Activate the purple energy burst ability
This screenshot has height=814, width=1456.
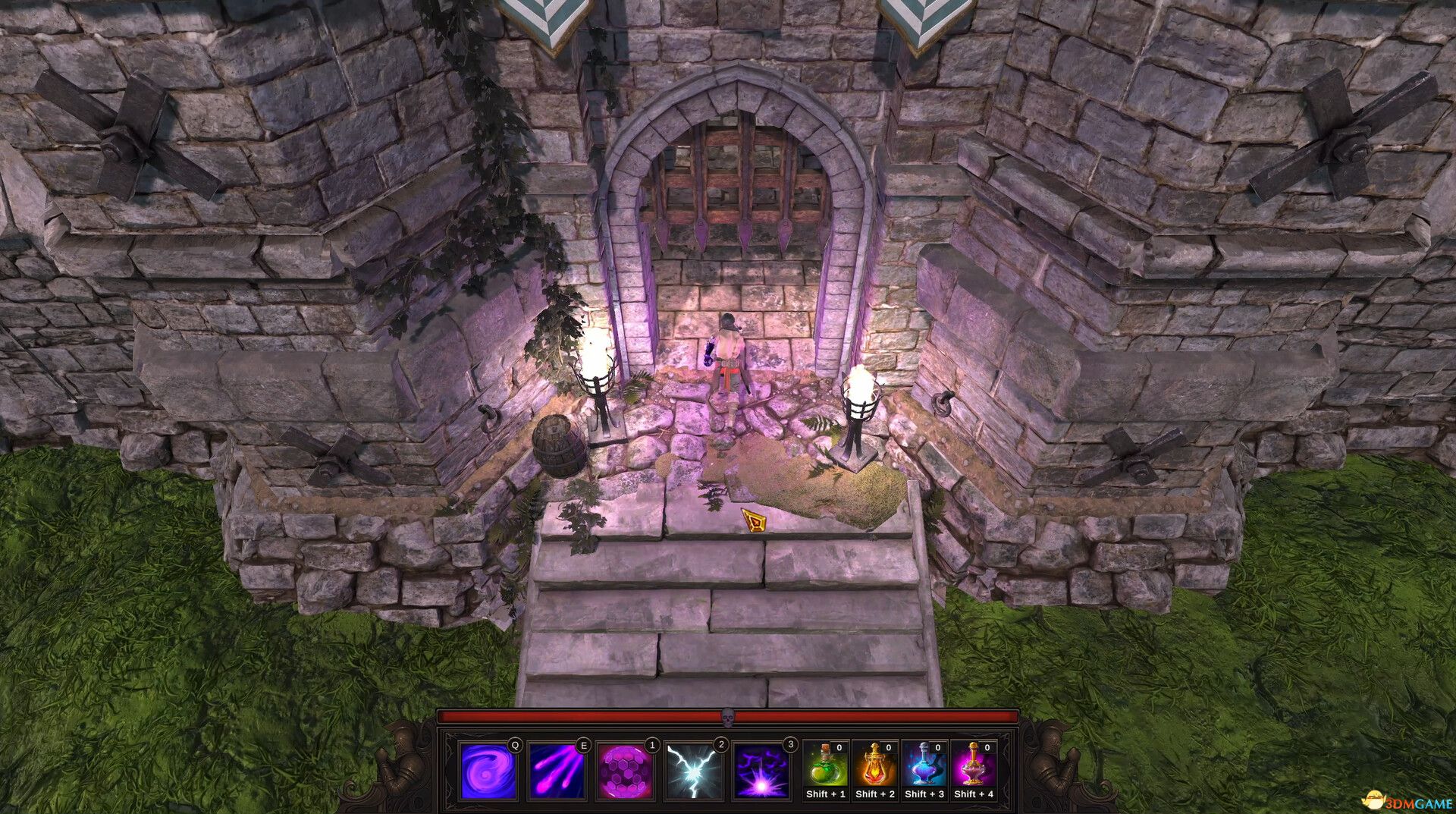coord(761,771)
